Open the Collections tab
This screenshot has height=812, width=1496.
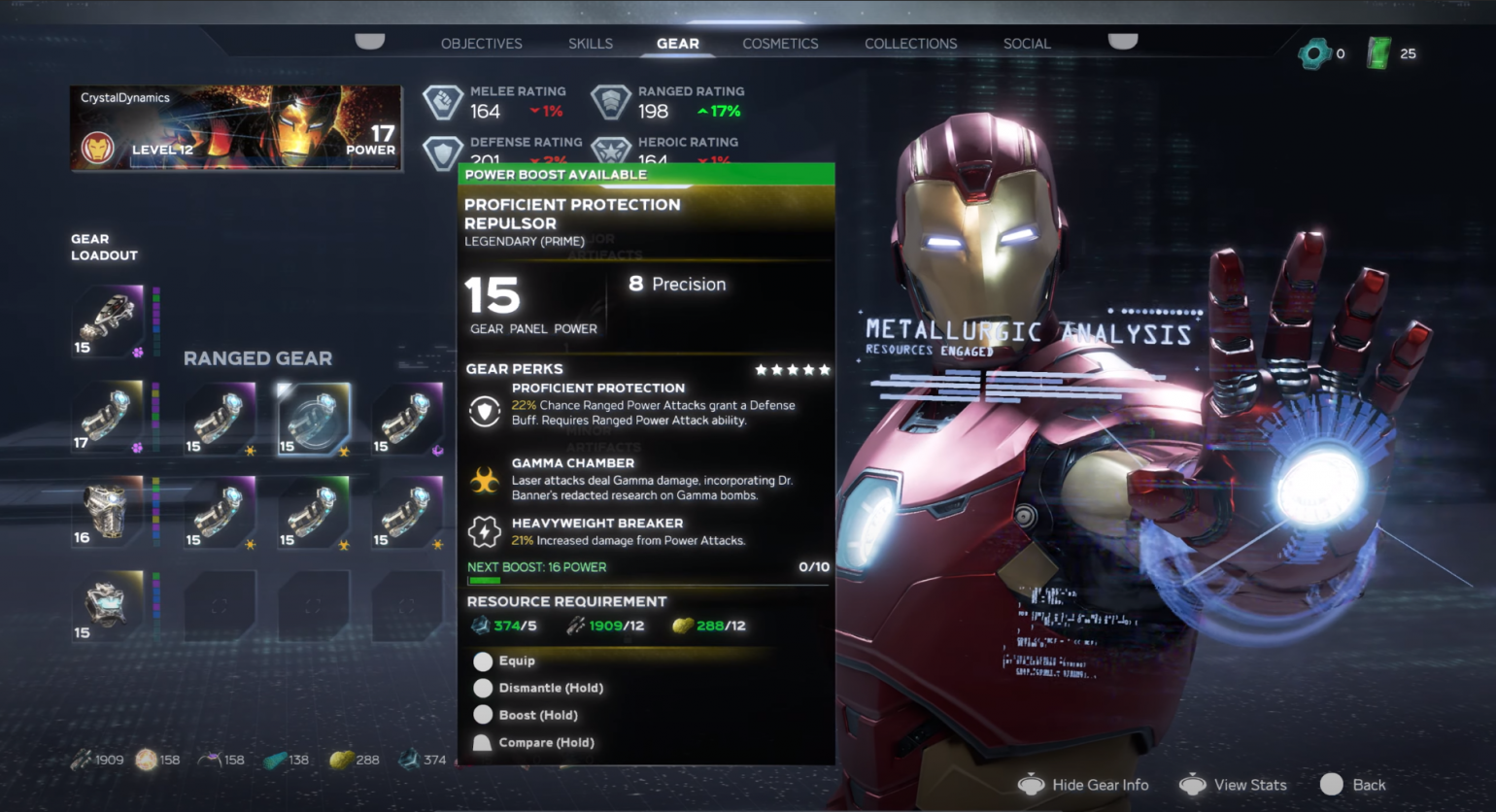910,44
